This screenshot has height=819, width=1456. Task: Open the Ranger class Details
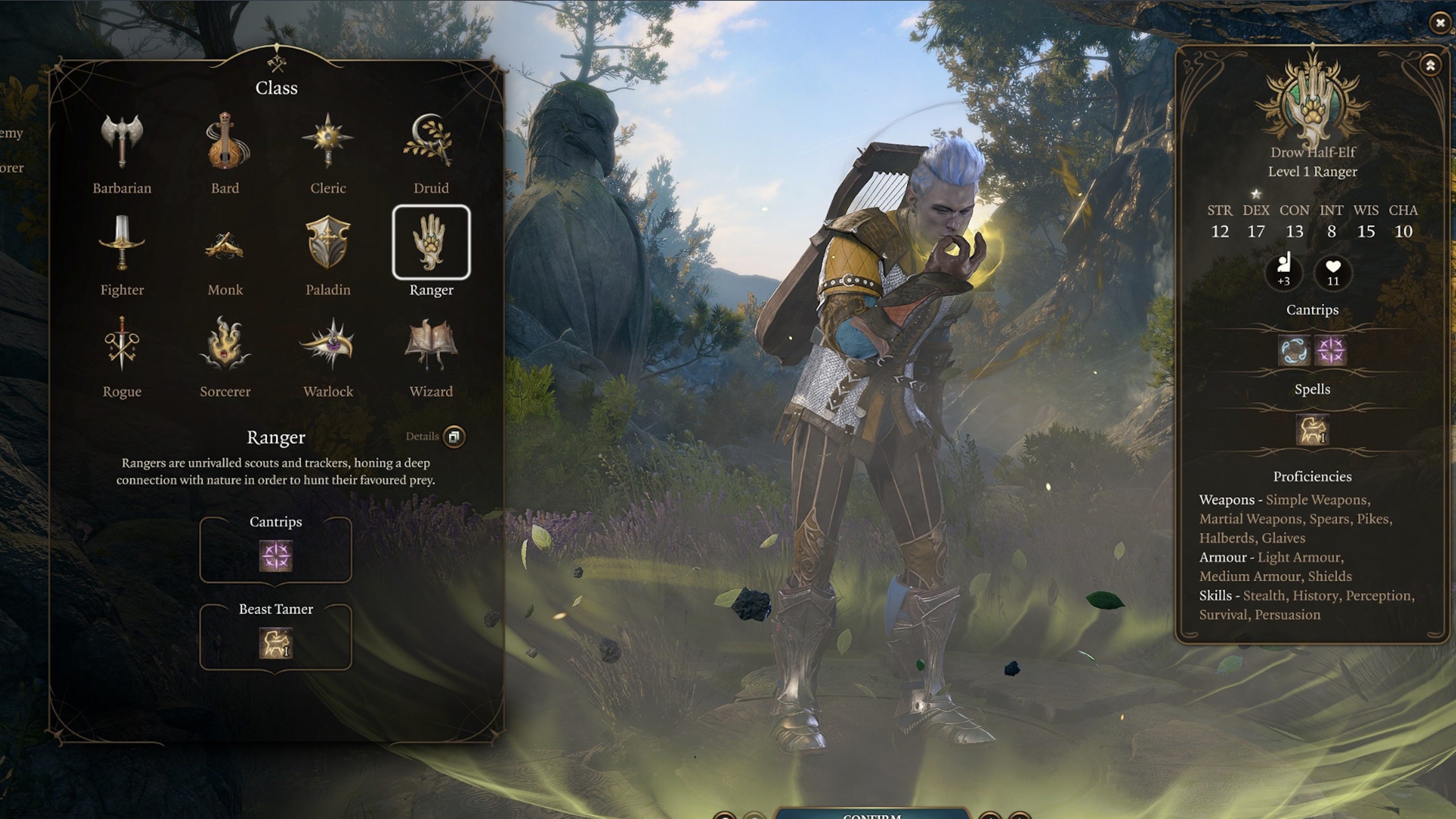point(454,437)
